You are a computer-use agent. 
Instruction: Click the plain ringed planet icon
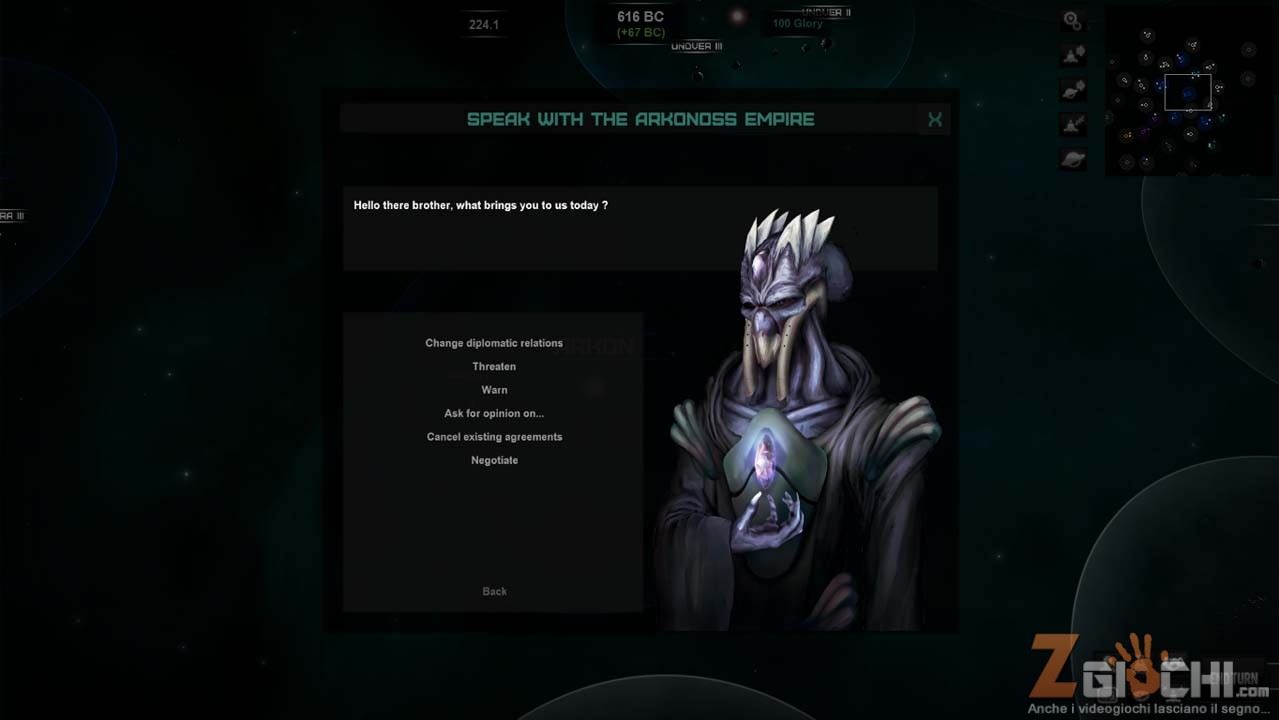1073,159
